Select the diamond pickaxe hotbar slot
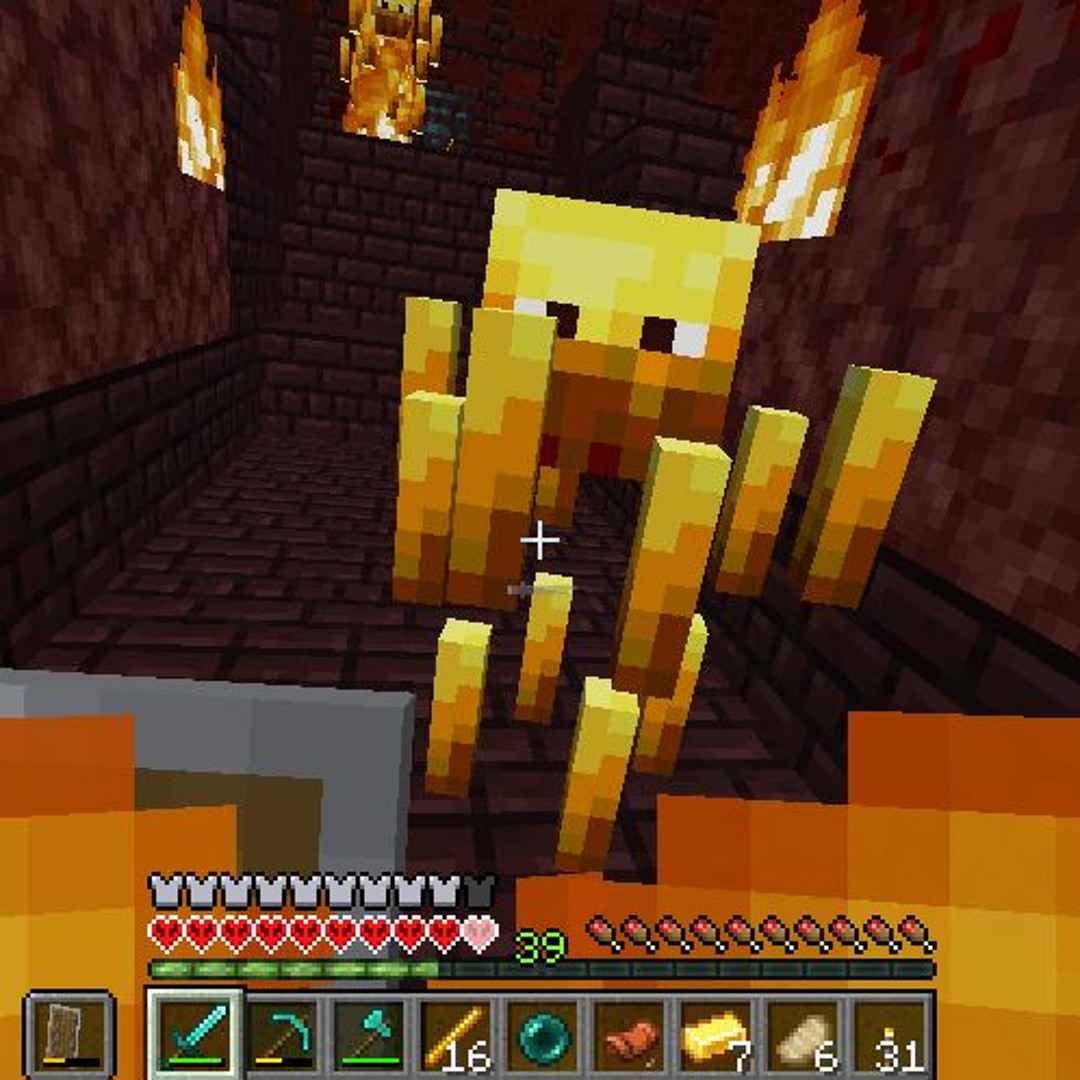The image size is (1080, 1080). [281, 1035]
